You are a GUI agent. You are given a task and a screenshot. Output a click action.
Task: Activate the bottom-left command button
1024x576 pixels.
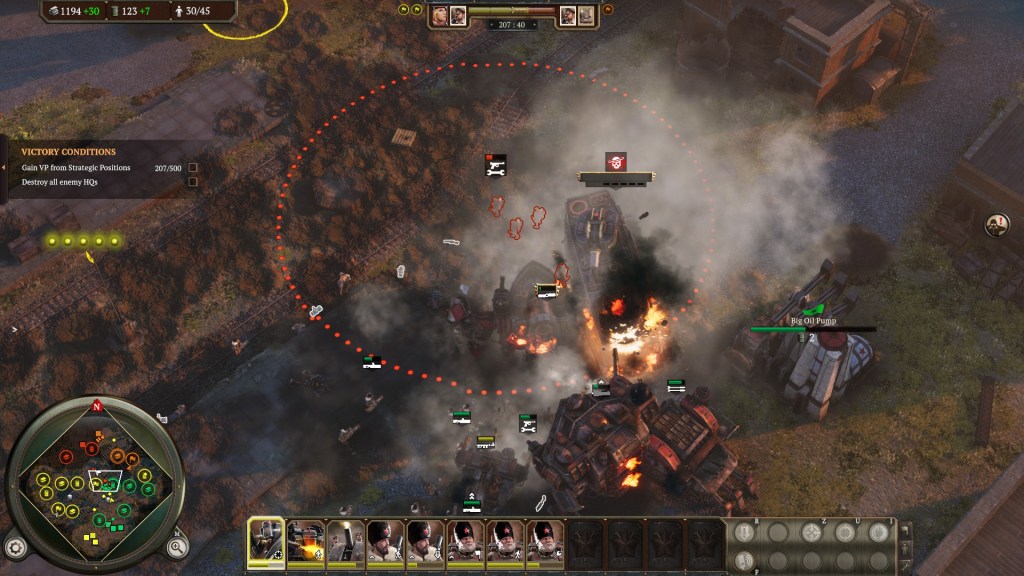click(x=743, y=558)
